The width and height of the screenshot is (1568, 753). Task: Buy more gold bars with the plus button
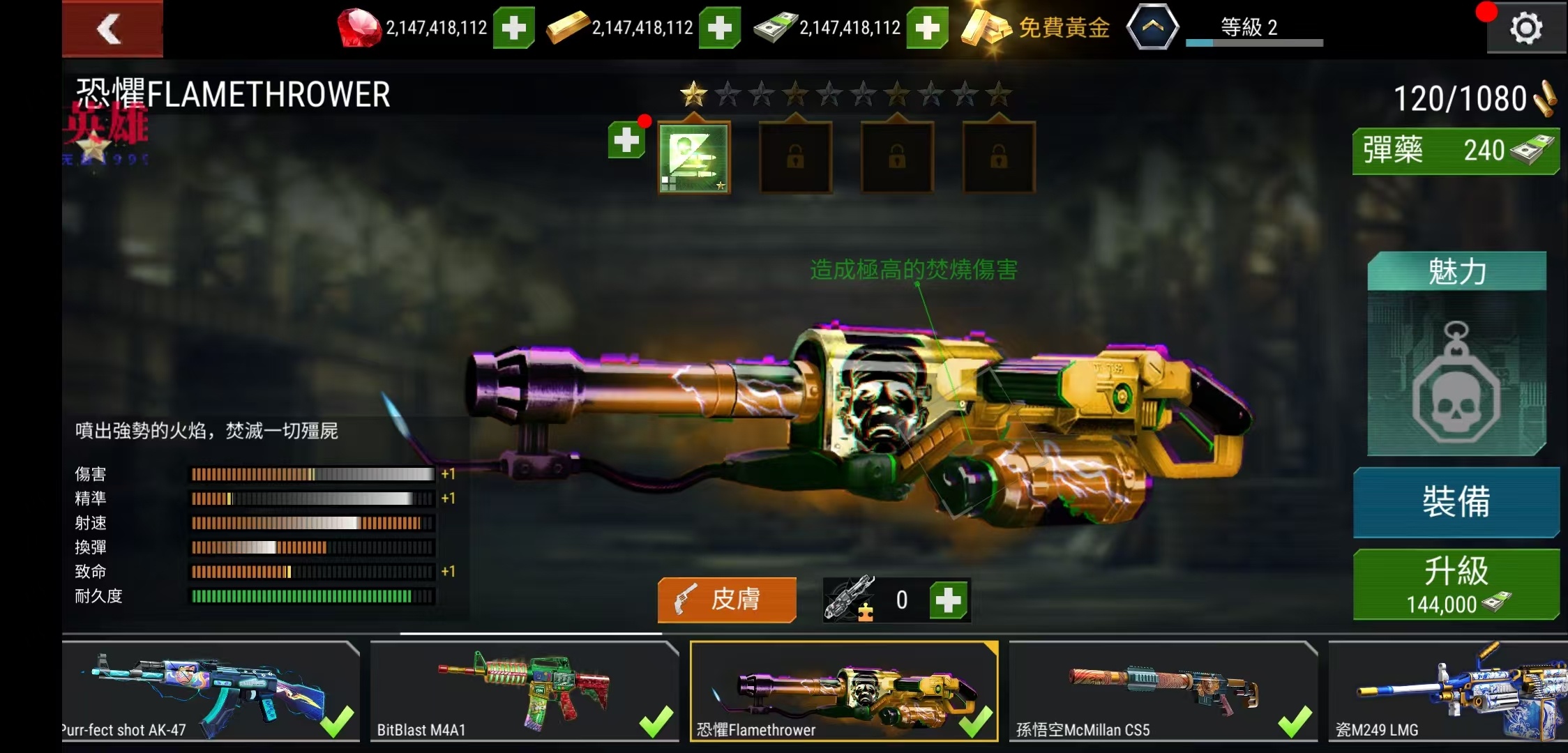[x=719, y=28]
